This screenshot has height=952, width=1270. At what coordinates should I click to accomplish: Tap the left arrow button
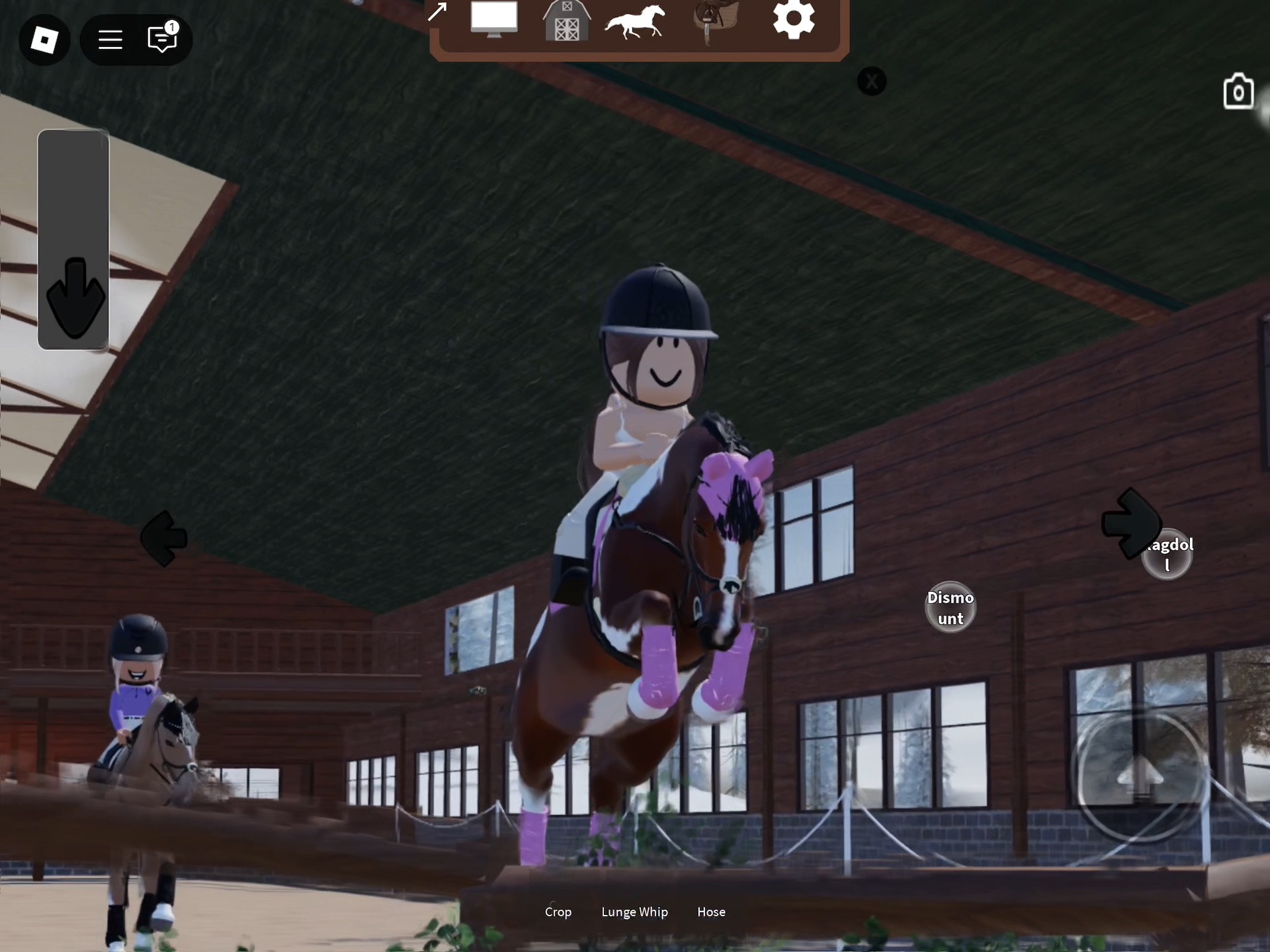point(164,539)
